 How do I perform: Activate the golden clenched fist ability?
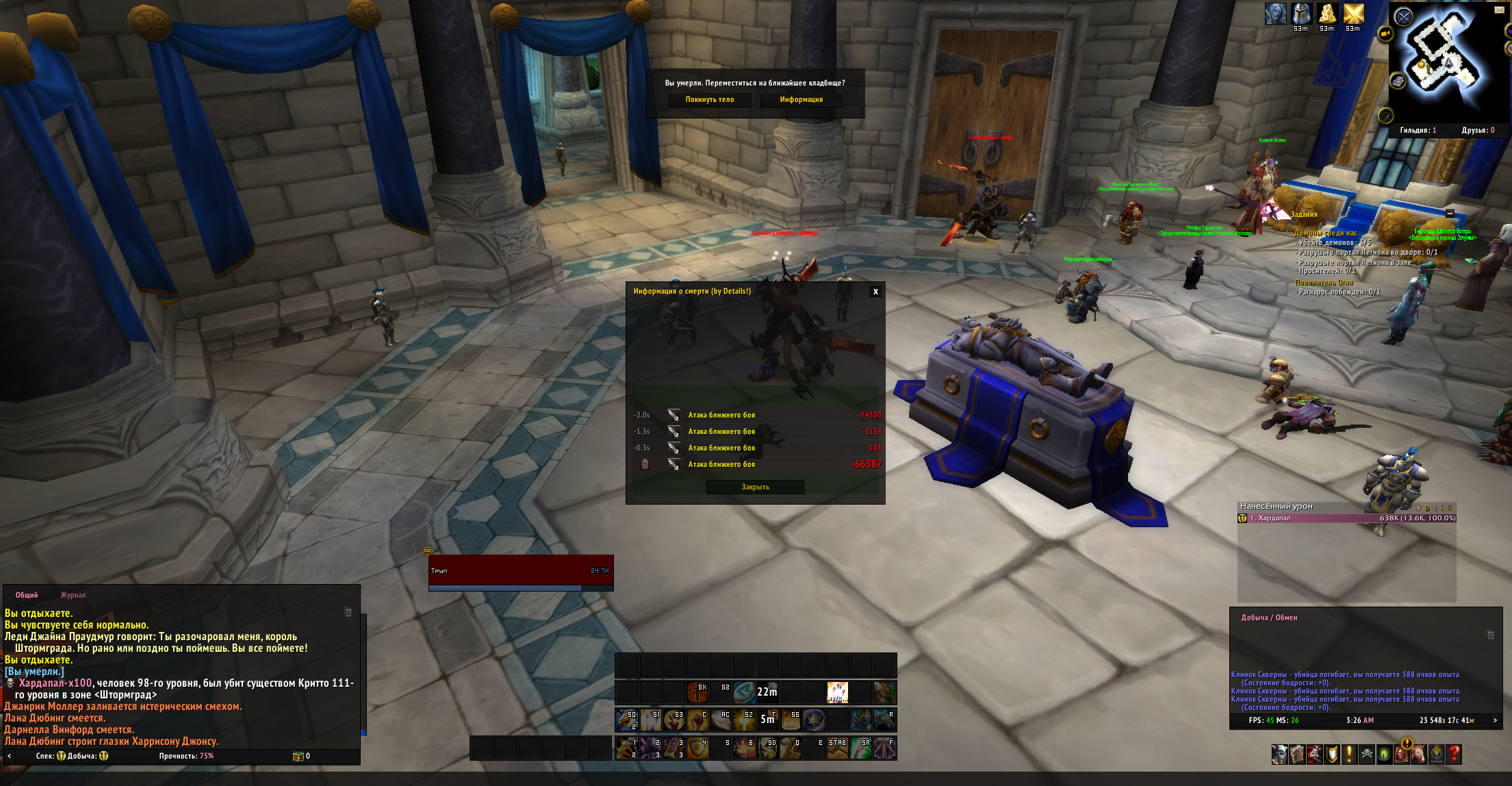click(x=697, y=720)
